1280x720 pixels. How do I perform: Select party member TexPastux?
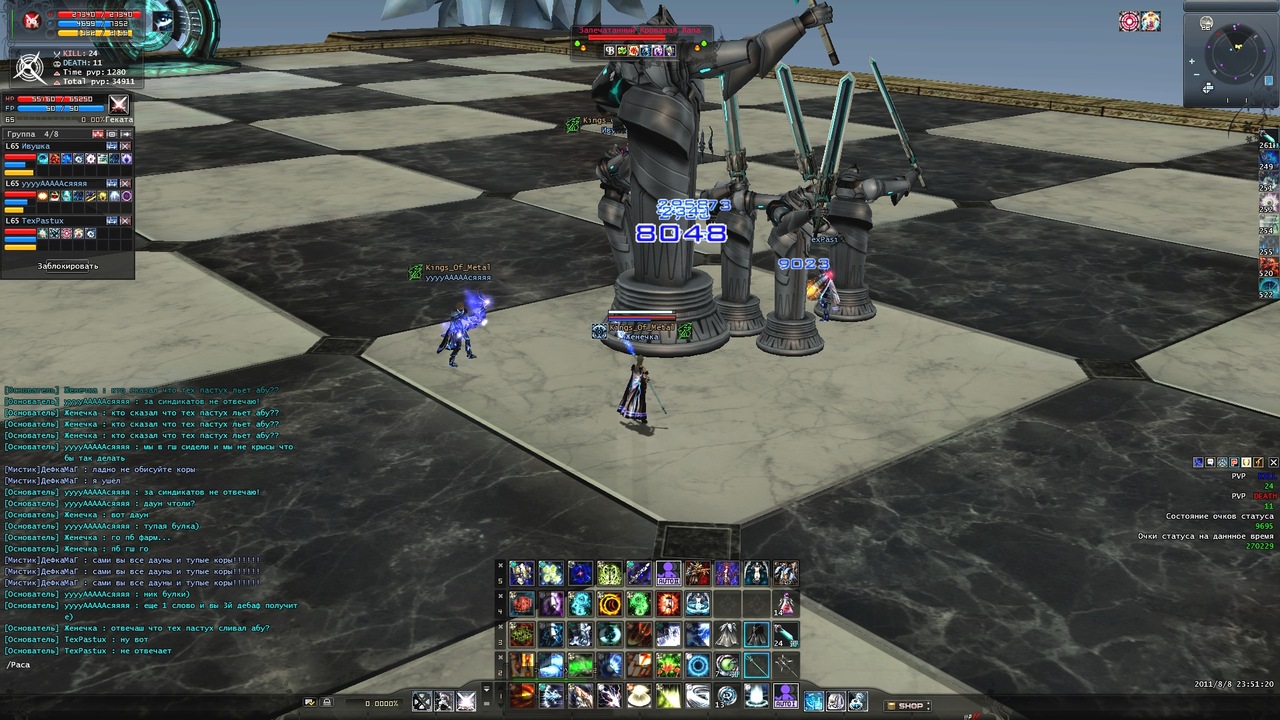pos(42,221)
